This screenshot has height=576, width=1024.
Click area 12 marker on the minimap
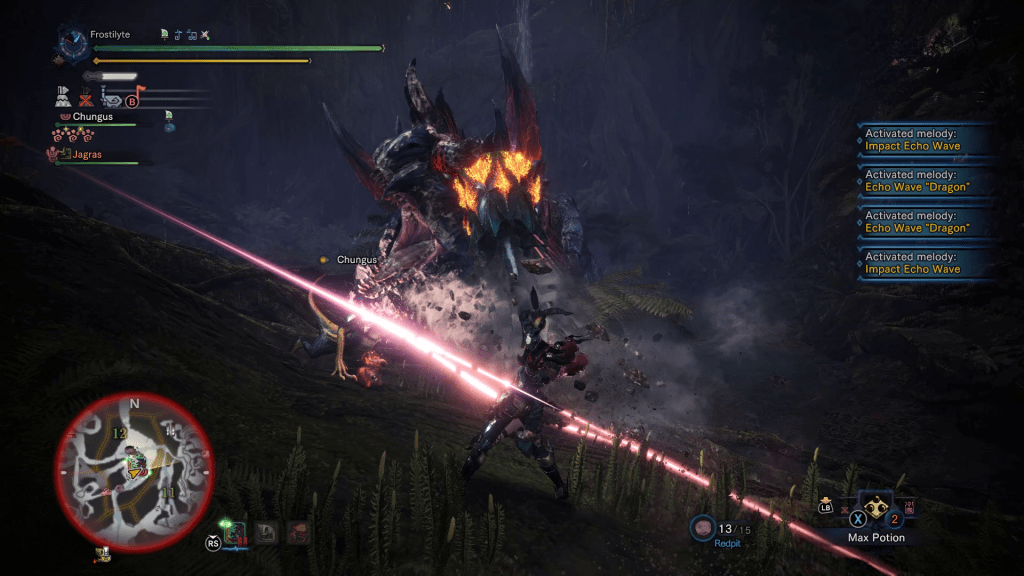click(x=119, y=433)
